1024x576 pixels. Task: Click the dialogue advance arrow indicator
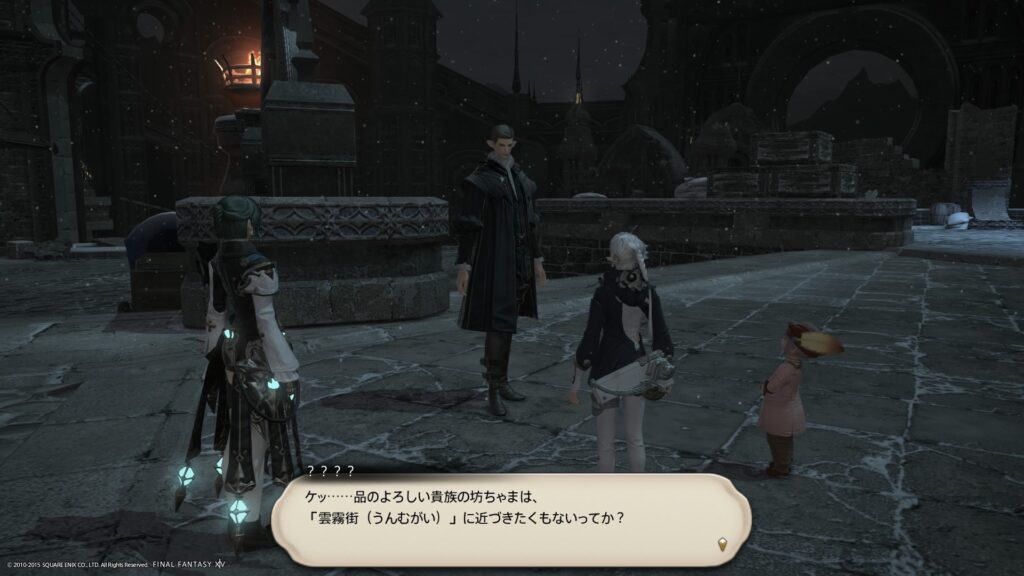pyautogui.click(x=722, y=545)
